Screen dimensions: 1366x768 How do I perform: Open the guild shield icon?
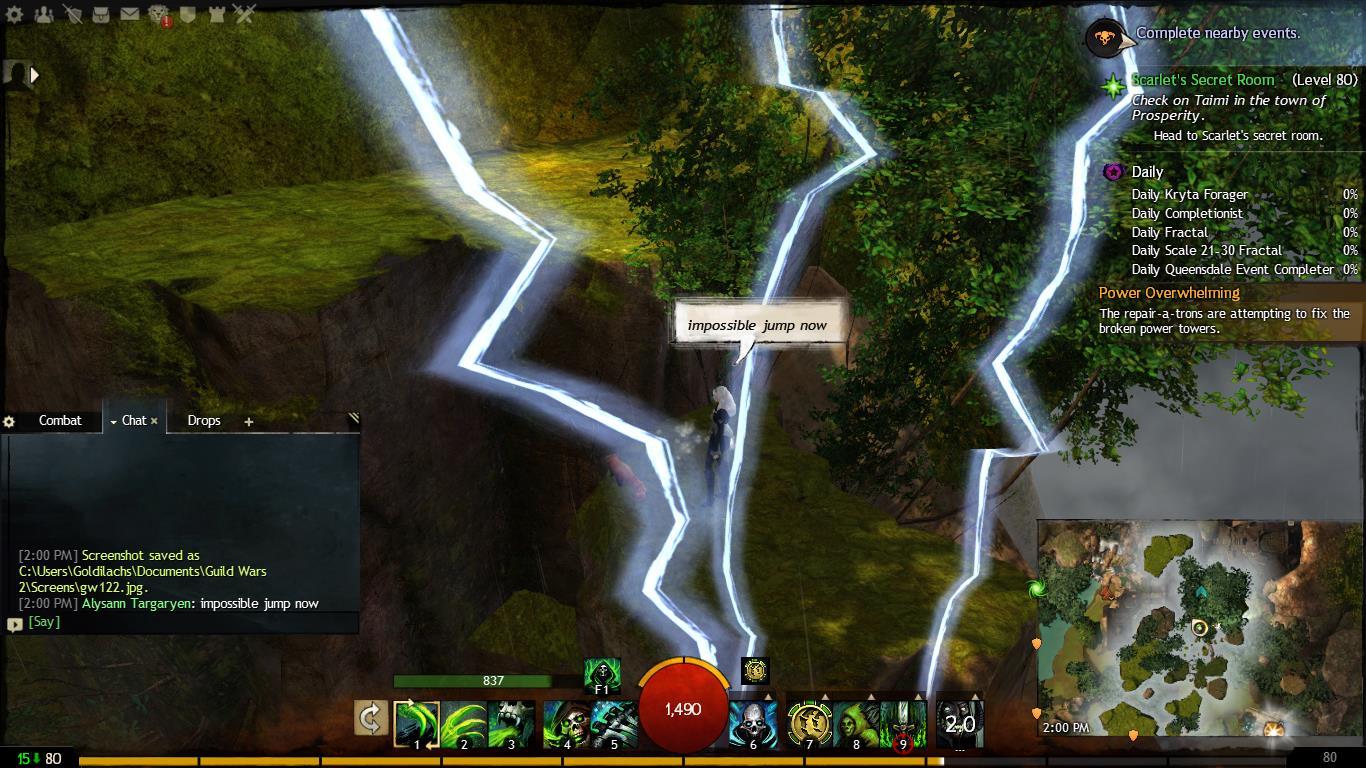188,14
